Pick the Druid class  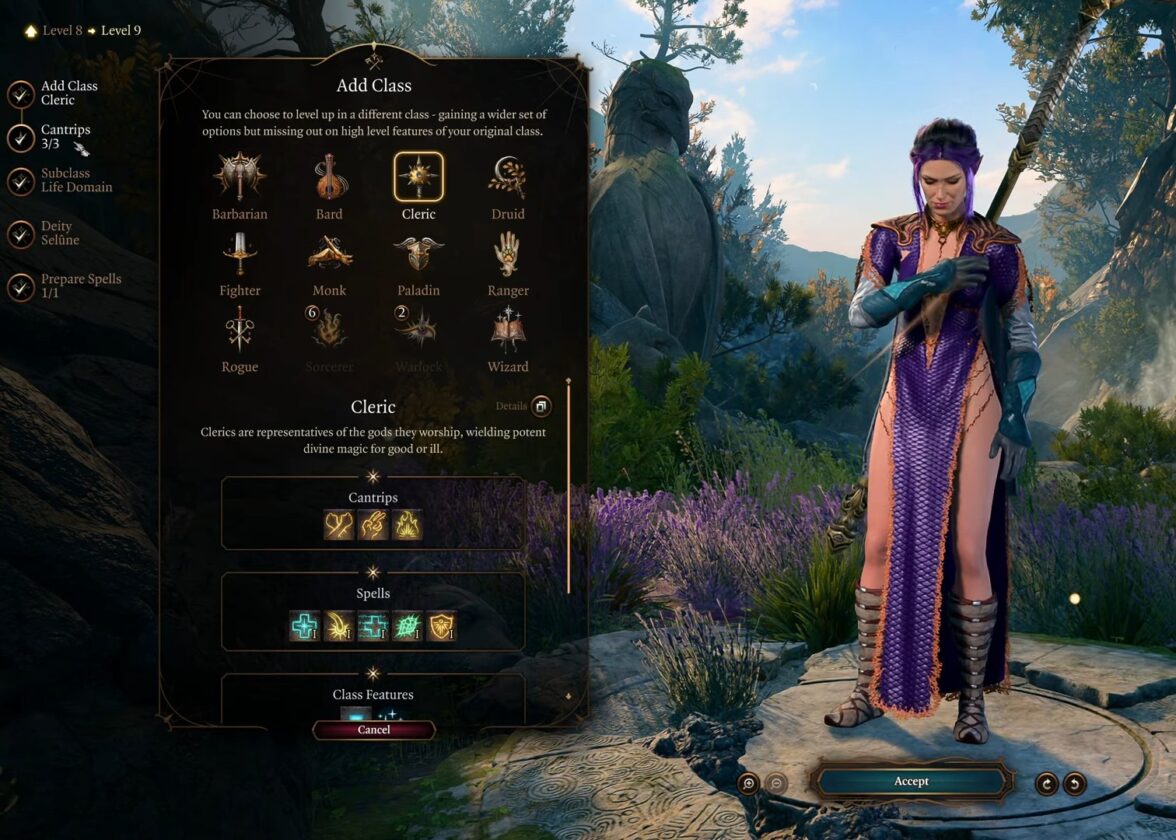click(x=507, y=178)
